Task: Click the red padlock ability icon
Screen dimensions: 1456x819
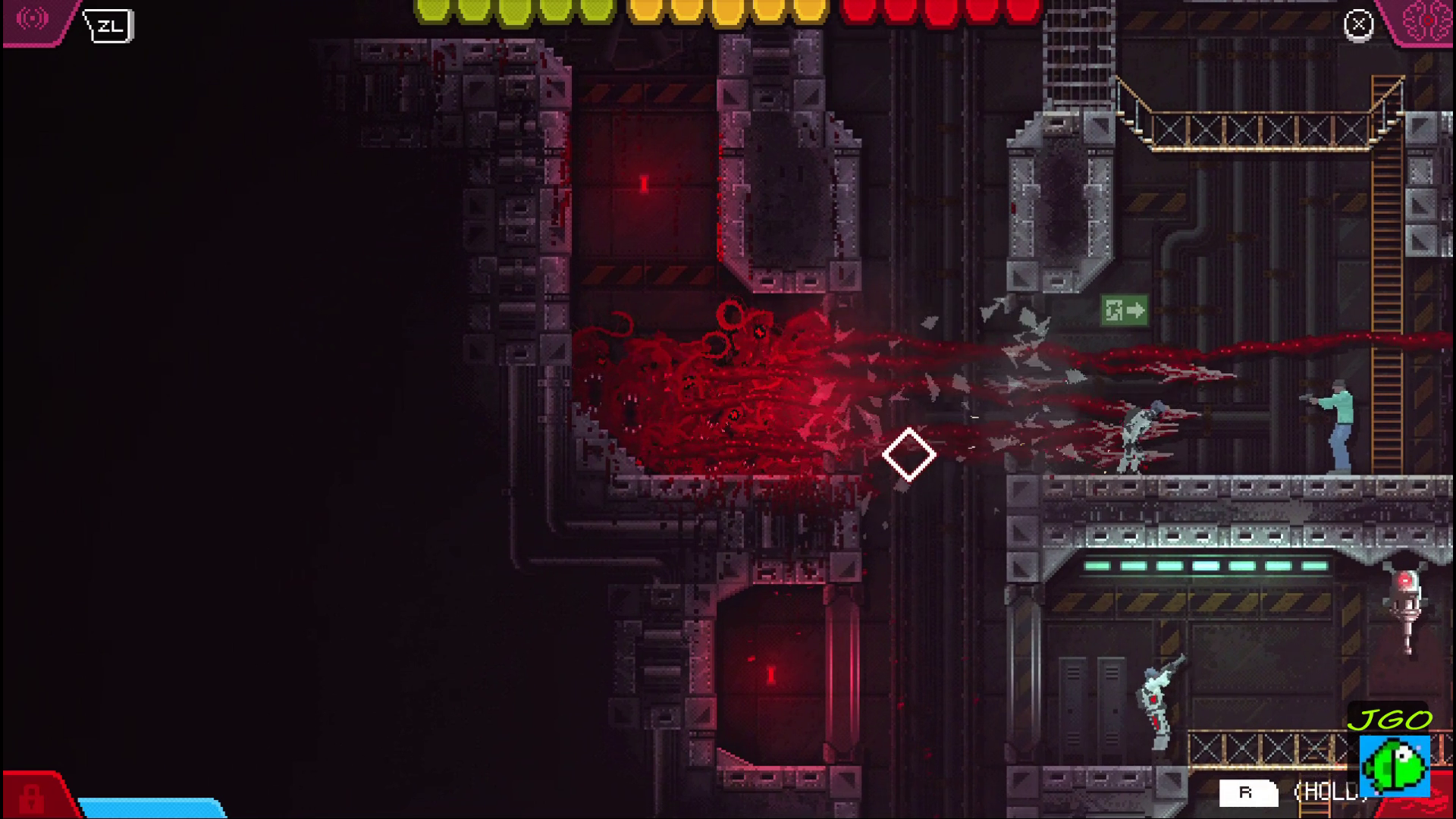Action: pyautogui.click(x=32, y=797)
